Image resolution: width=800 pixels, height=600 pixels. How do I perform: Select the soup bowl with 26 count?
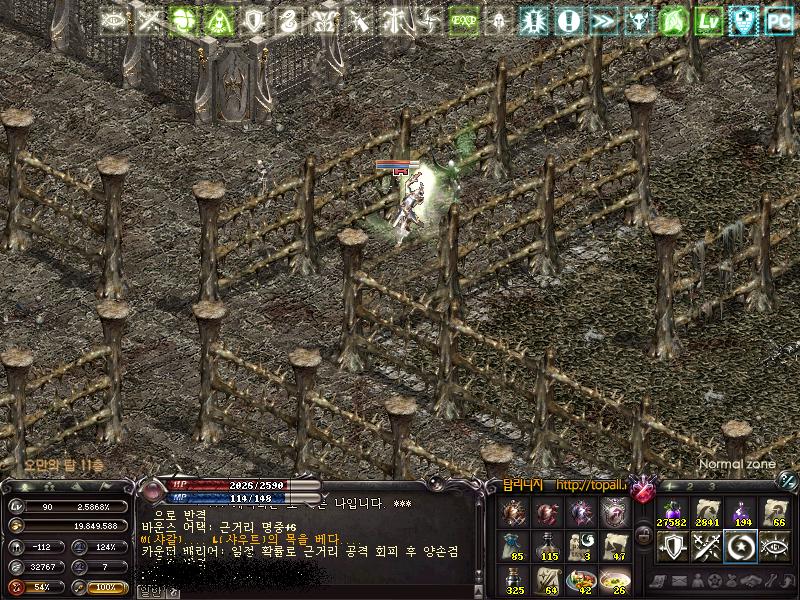pos(616,579)
